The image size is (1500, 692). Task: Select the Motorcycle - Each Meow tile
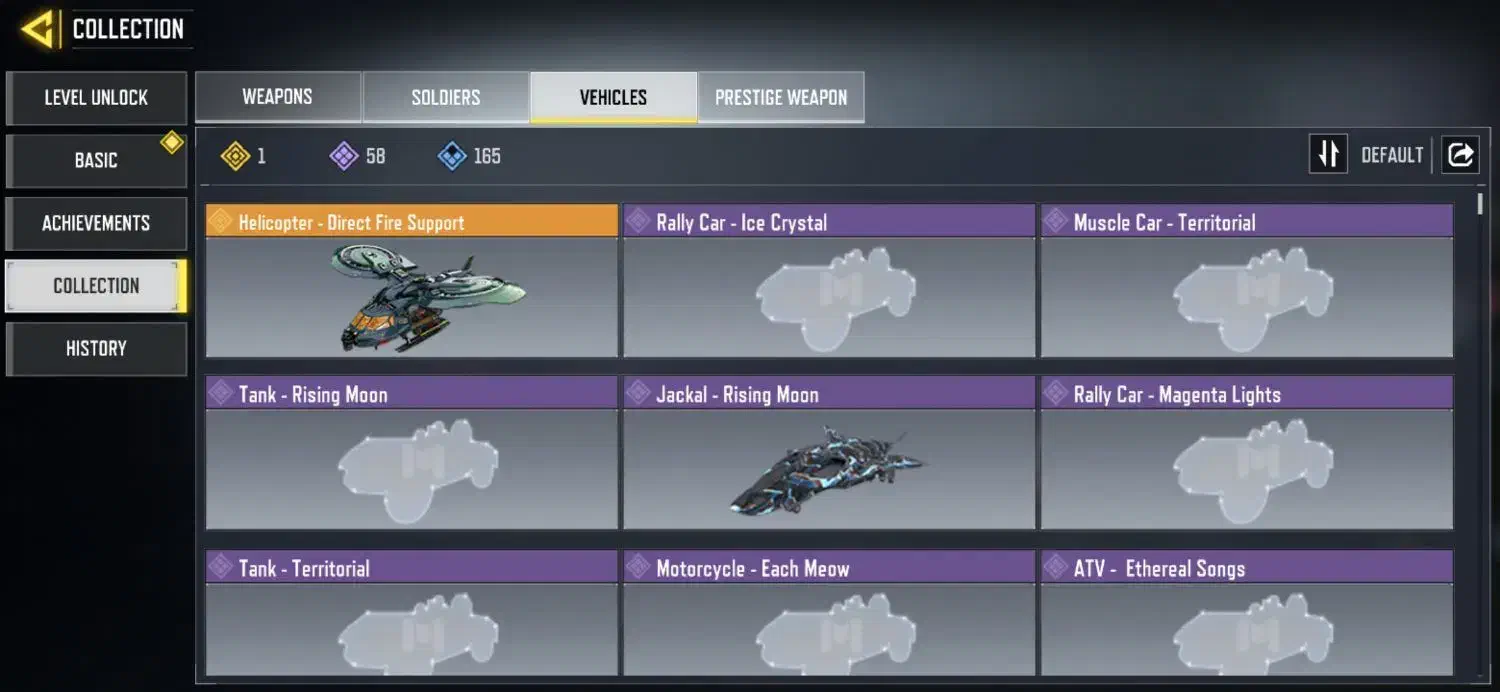coord(829,613)
